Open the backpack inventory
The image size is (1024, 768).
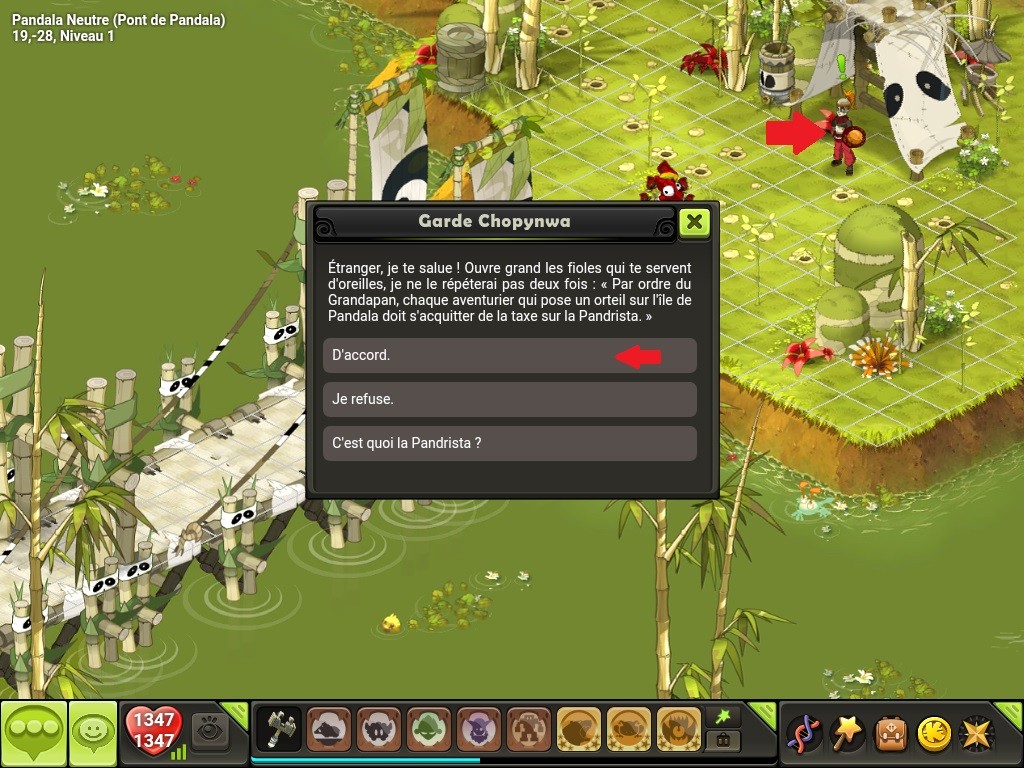(x=891, y=734)
